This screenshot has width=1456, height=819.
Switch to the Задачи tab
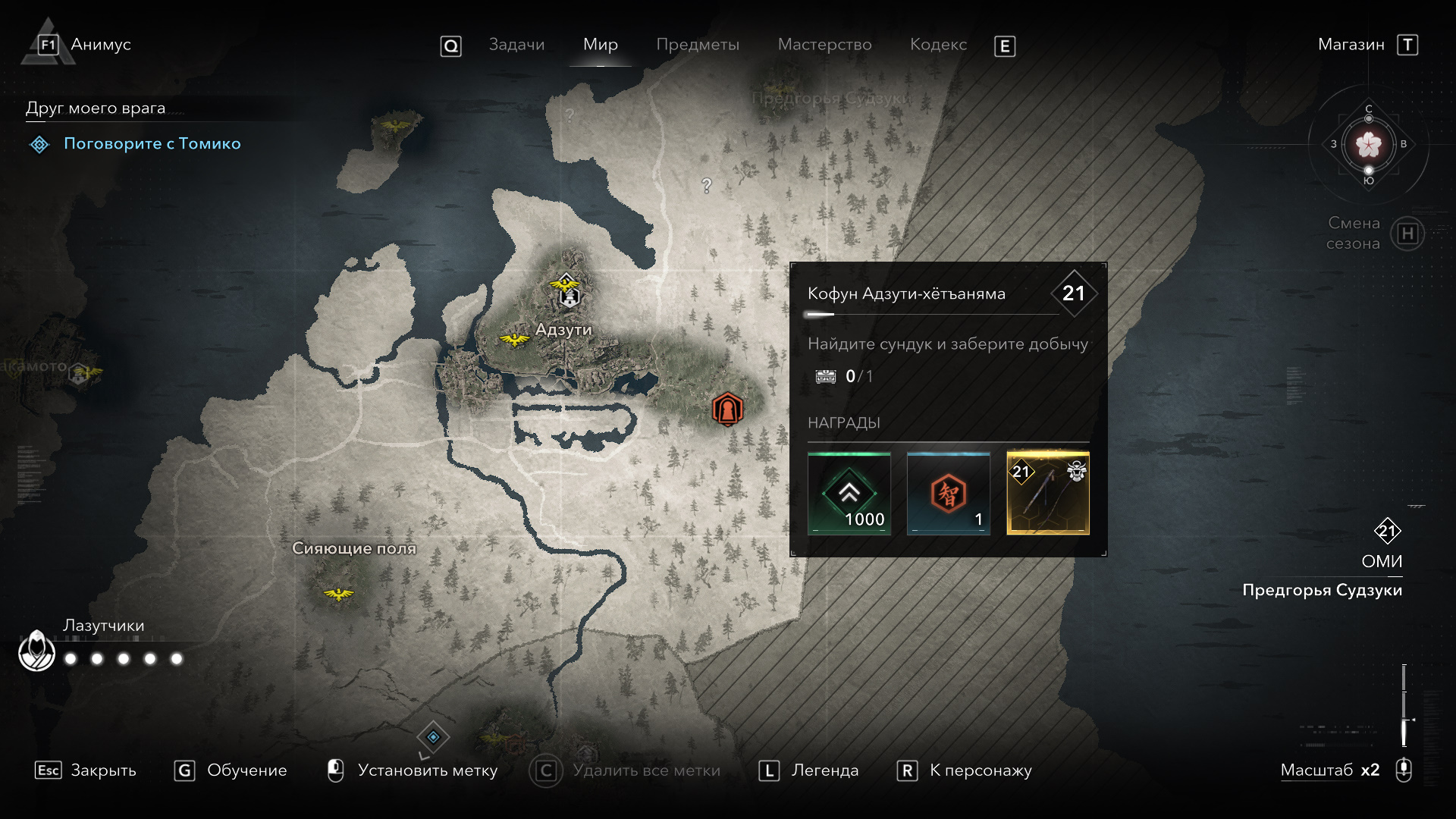coord(516,45)
